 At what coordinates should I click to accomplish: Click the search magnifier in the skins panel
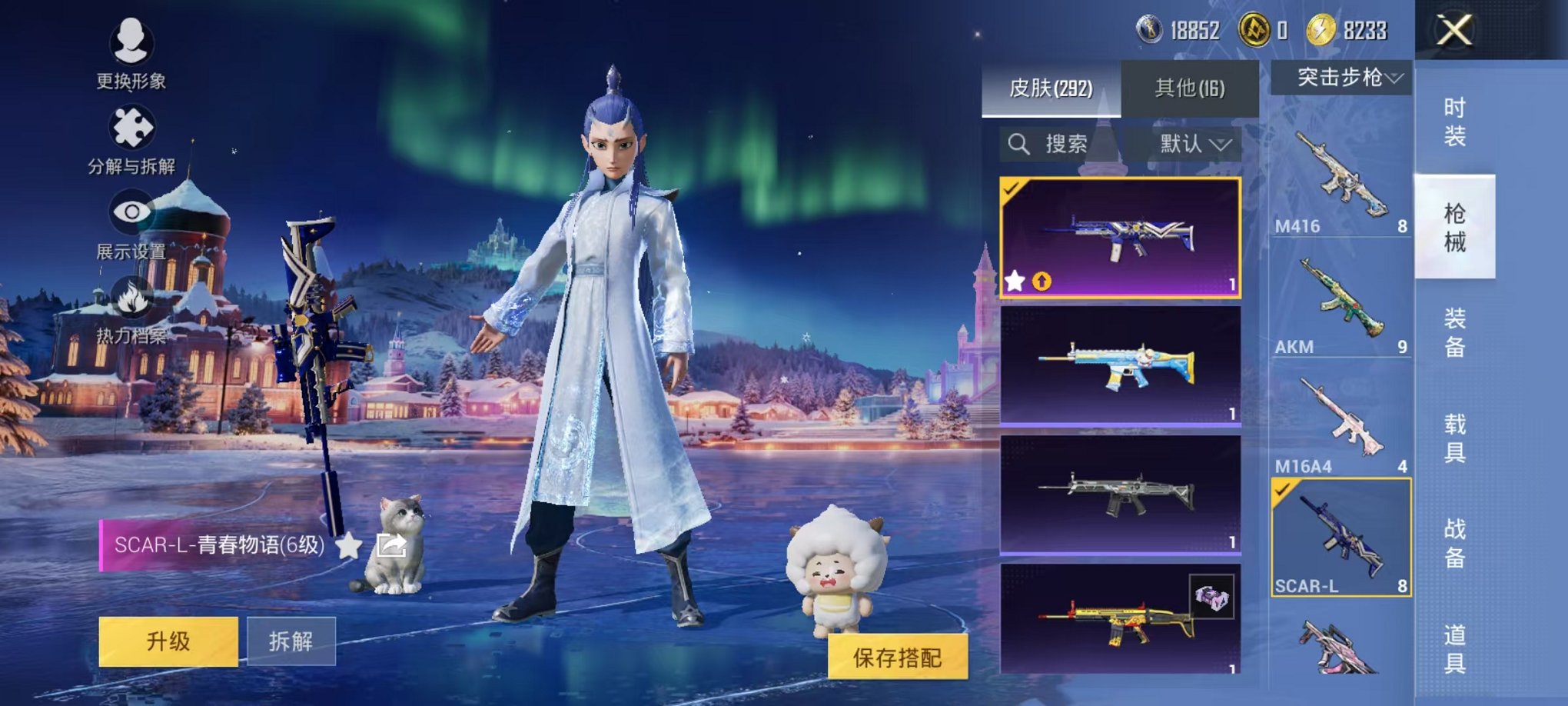pos(1020,144)
